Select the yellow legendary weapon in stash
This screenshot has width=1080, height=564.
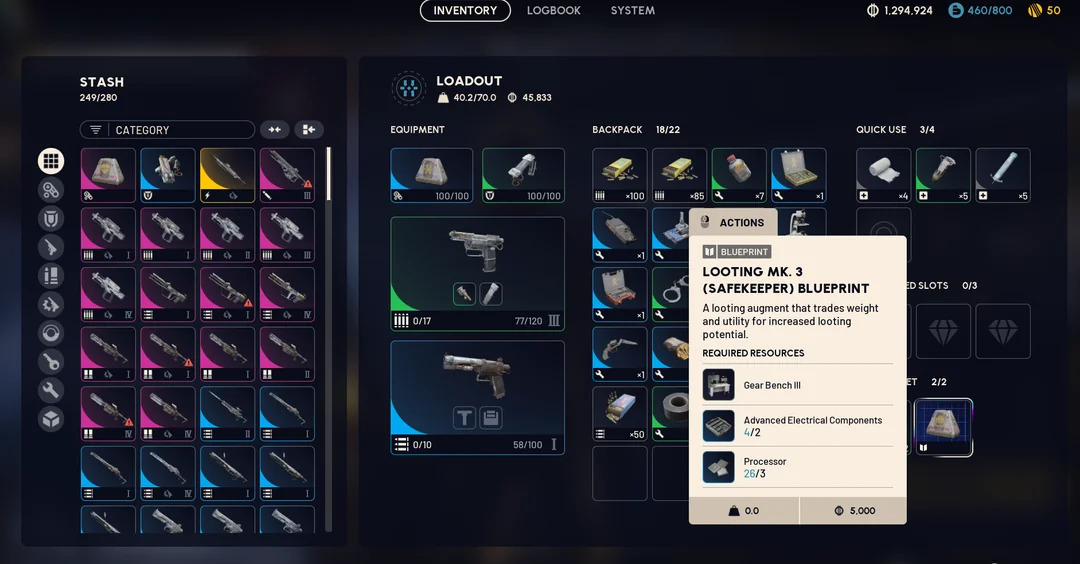pyautogui.click(x=228, y=175)
